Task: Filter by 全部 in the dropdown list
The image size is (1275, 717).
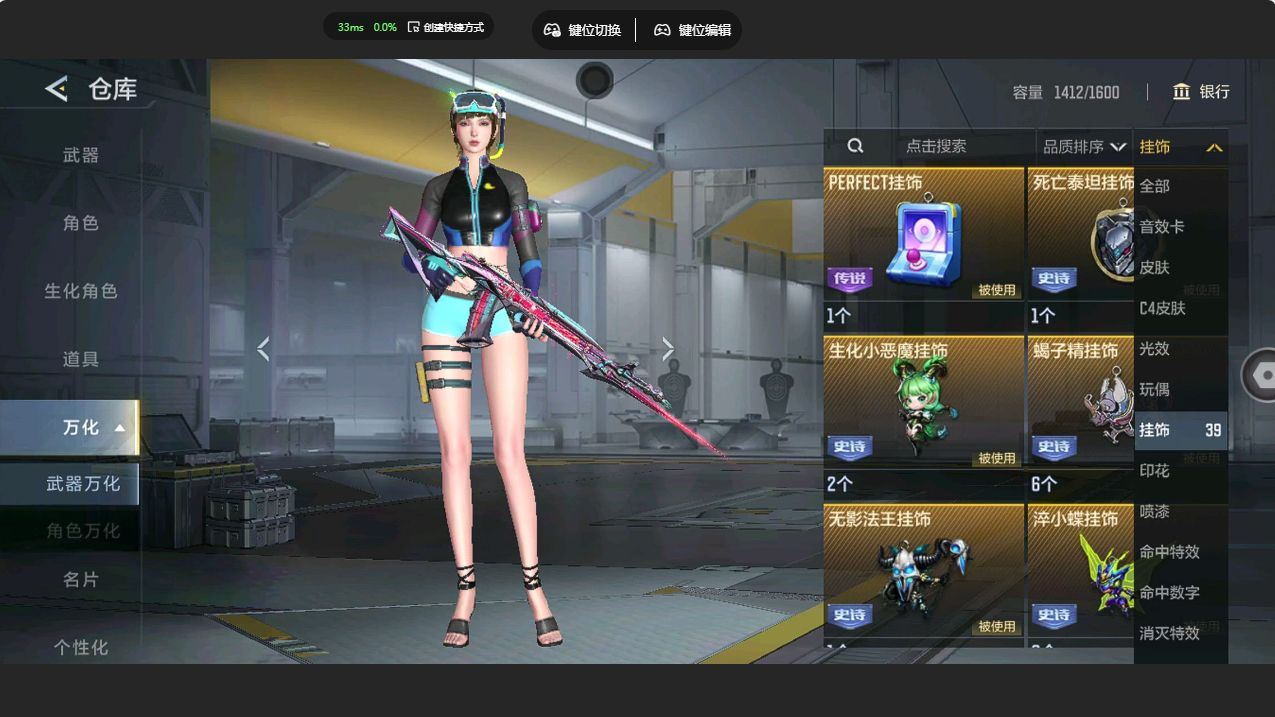Action: pos(1155,186)
